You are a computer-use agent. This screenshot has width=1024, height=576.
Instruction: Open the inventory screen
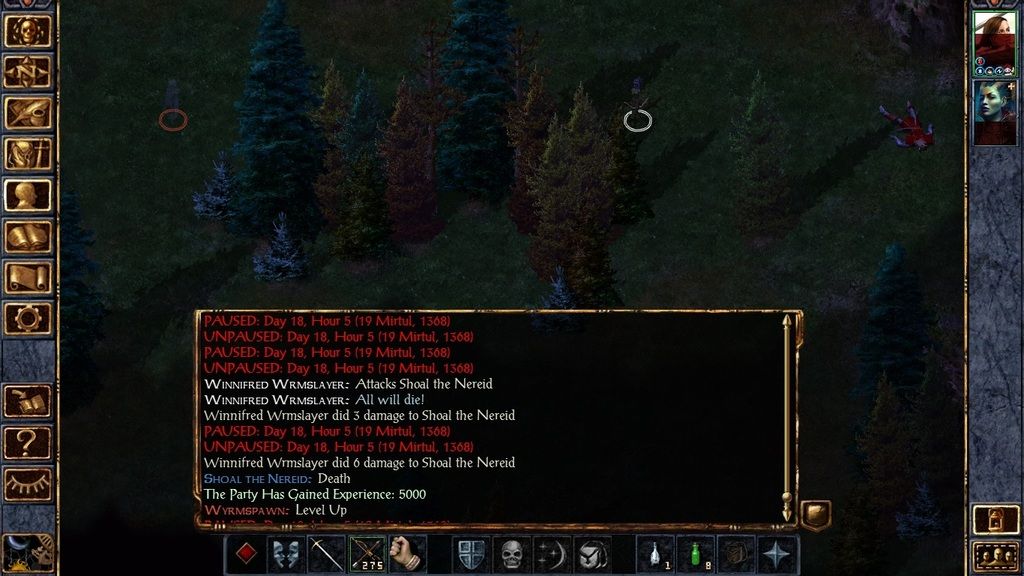point(28,153)
